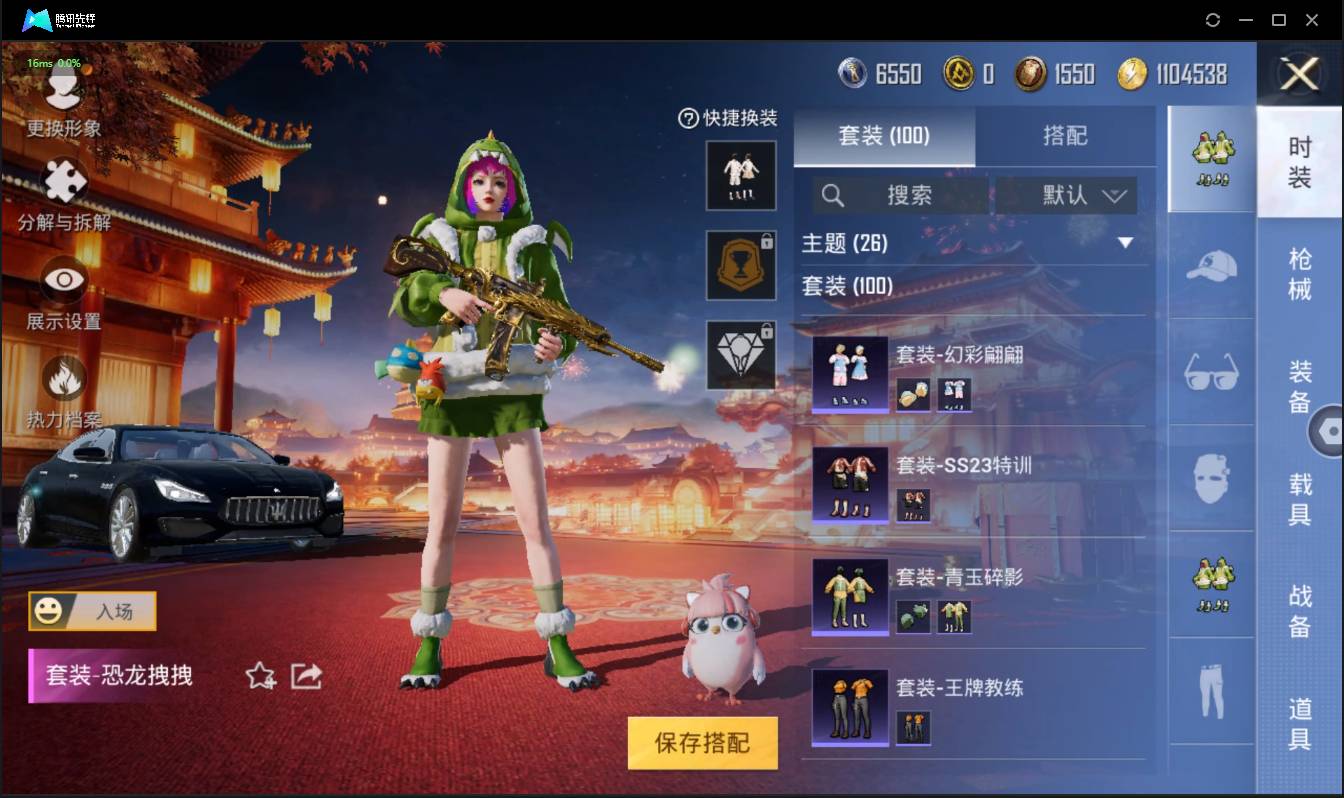
Task: Click the share outfit icon
Action: coord(305,676)
